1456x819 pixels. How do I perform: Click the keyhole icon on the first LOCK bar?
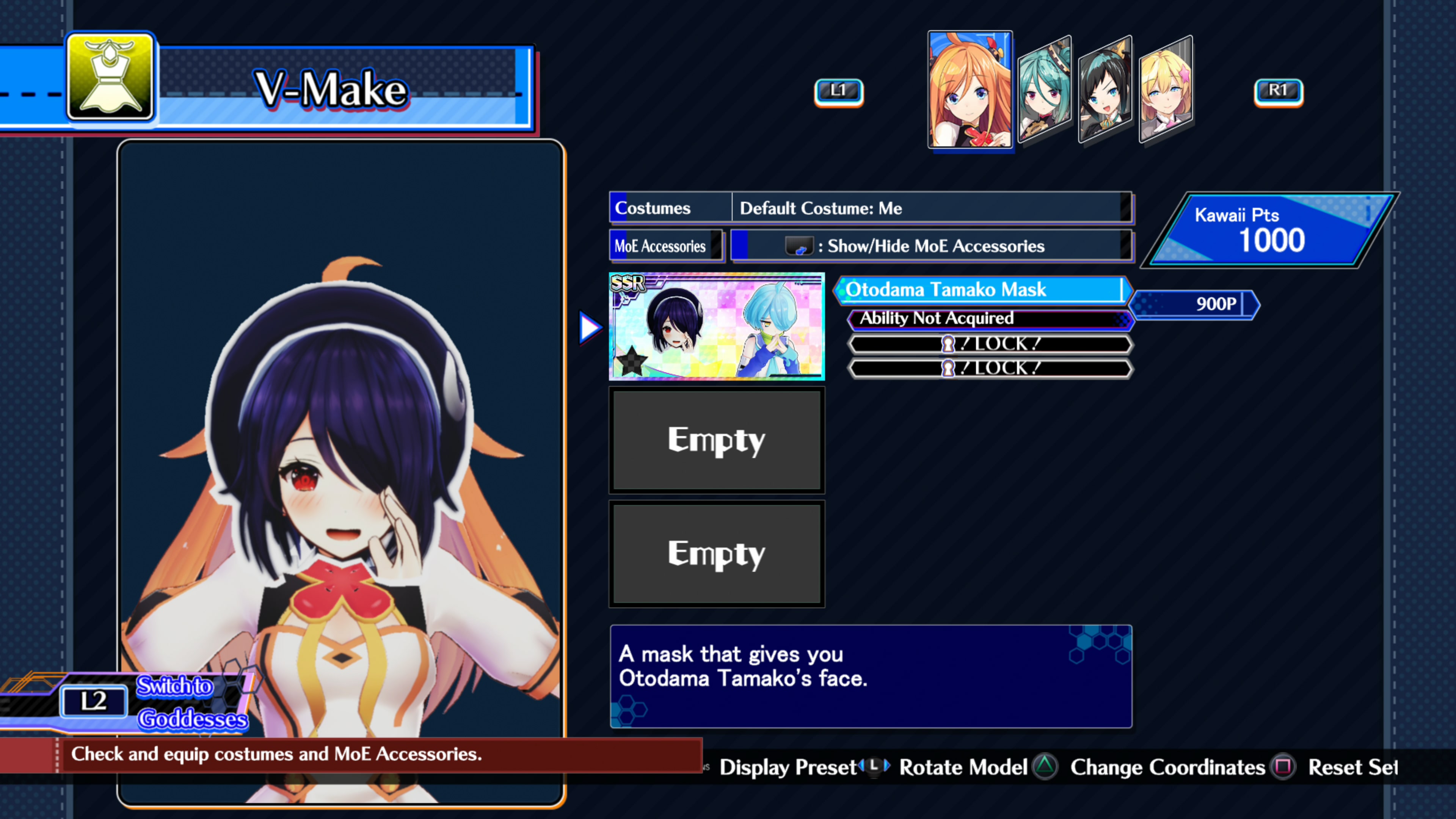click(948, 344)
